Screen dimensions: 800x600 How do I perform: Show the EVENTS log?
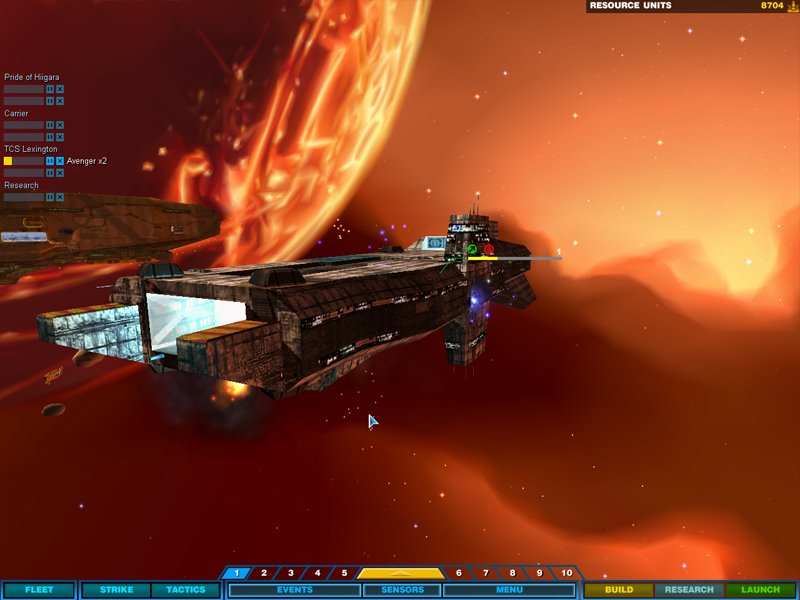293,590
